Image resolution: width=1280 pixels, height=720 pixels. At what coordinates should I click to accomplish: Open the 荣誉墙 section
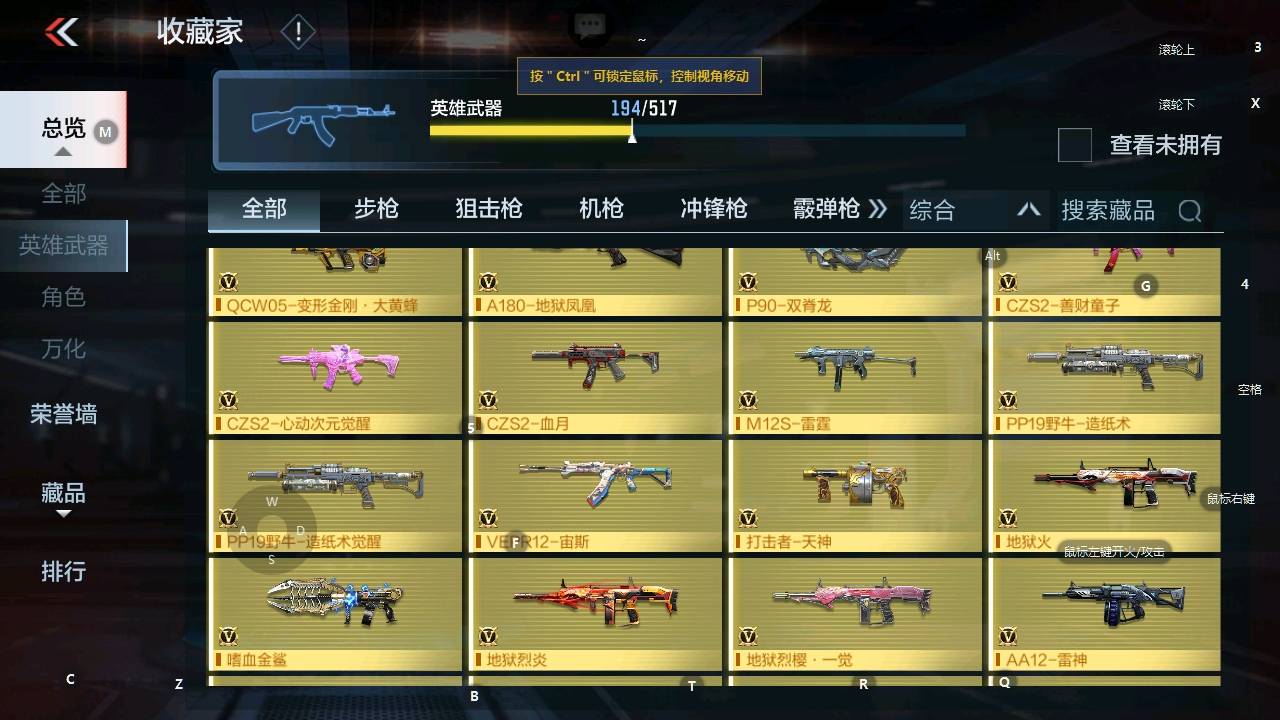coord(65,414)
